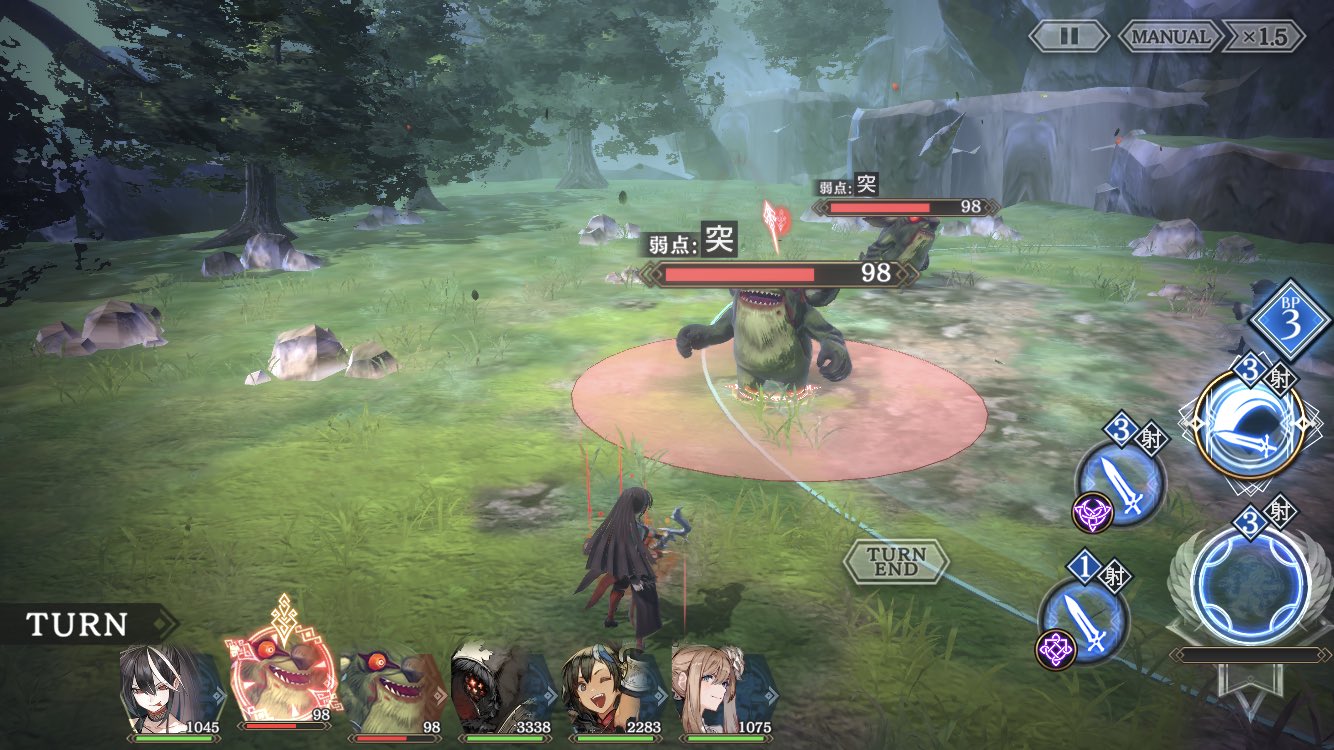Screen dimensions: 1334x750
Task: Change the x1.5 battle speed
Action: coord(1264,36)
